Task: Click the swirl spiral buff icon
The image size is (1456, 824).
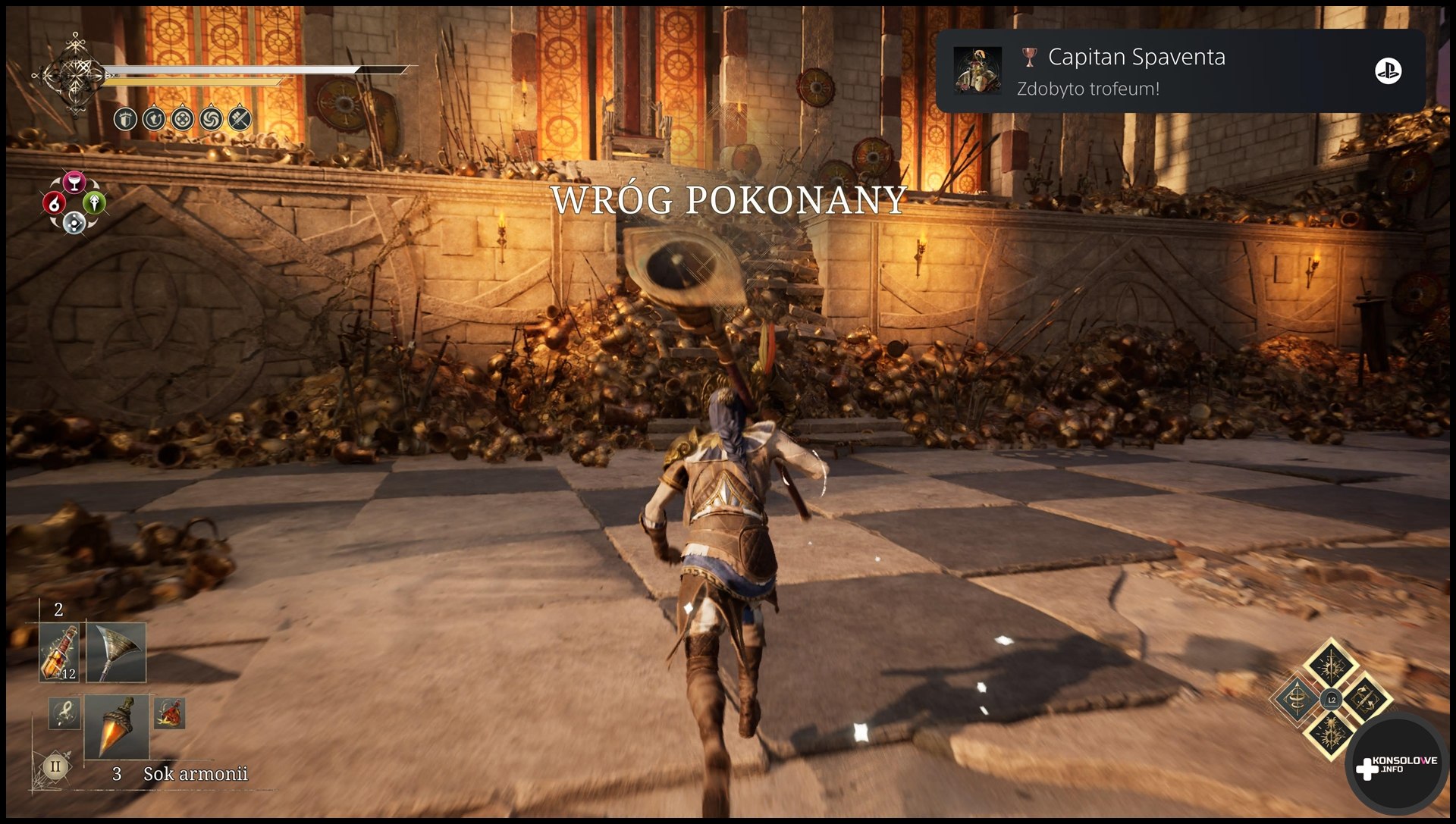Action: [211, 119]
